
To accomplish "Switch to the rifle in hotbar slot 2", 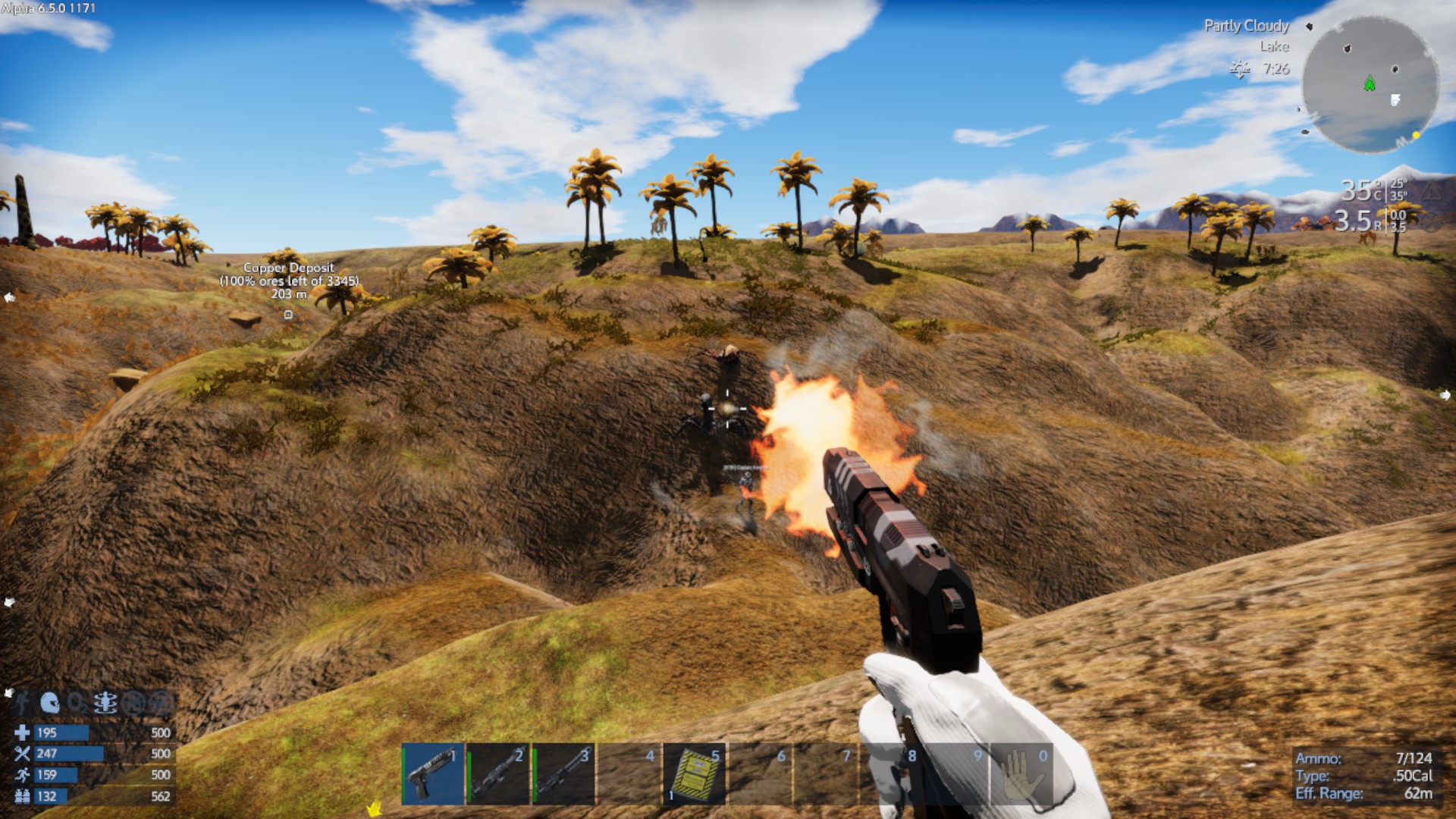I will click(498, 773).
